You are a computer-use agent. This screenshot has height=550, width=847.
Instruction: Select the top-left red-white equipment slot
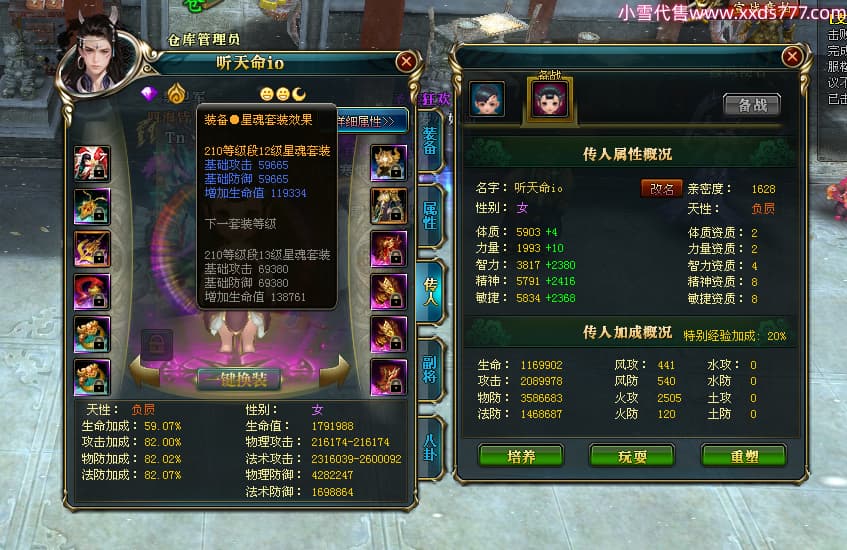92,163
